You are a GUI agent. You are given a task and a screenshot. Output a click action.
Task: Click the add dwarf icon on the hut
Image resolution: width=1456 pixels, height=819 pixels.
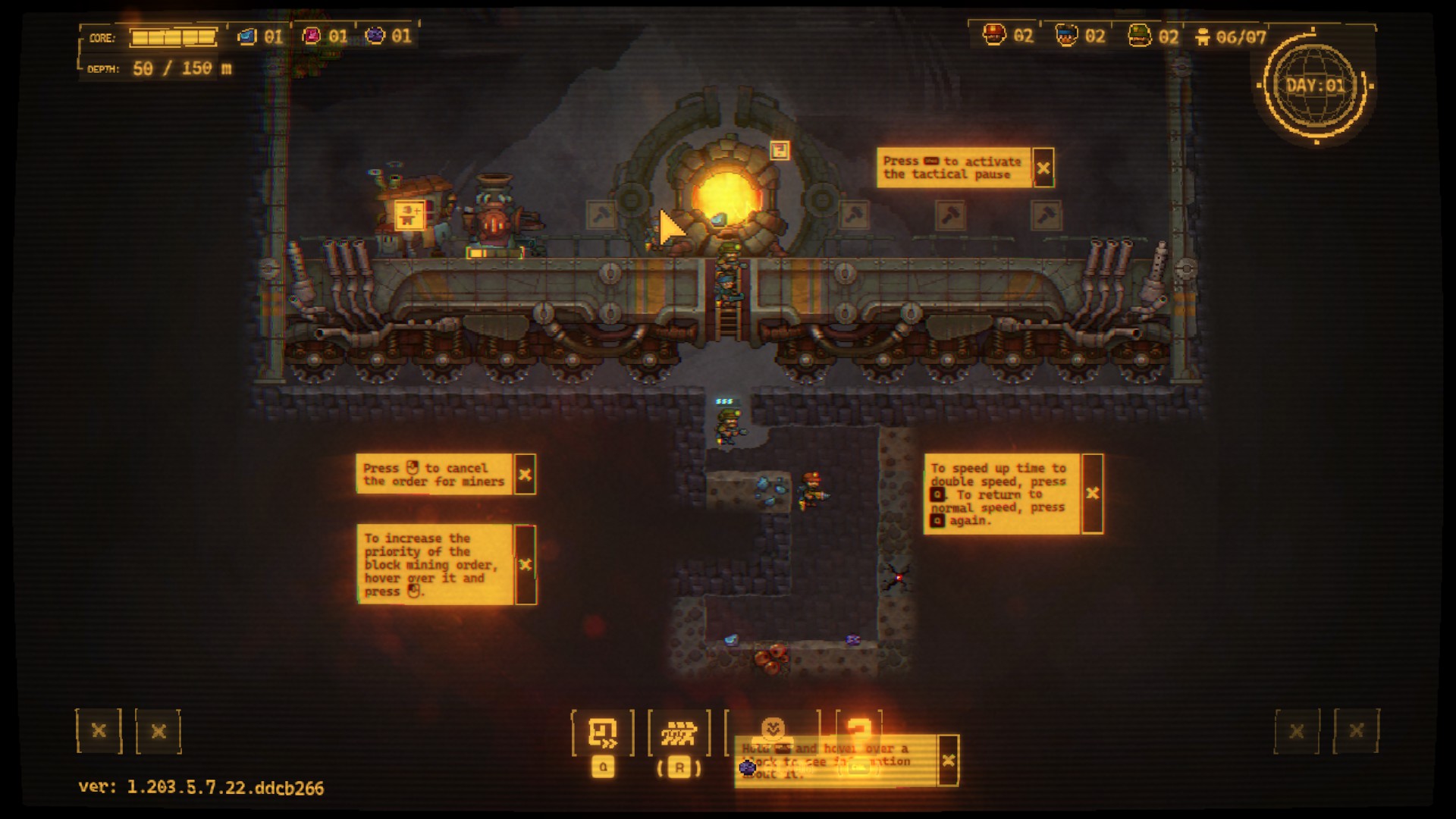409,215
